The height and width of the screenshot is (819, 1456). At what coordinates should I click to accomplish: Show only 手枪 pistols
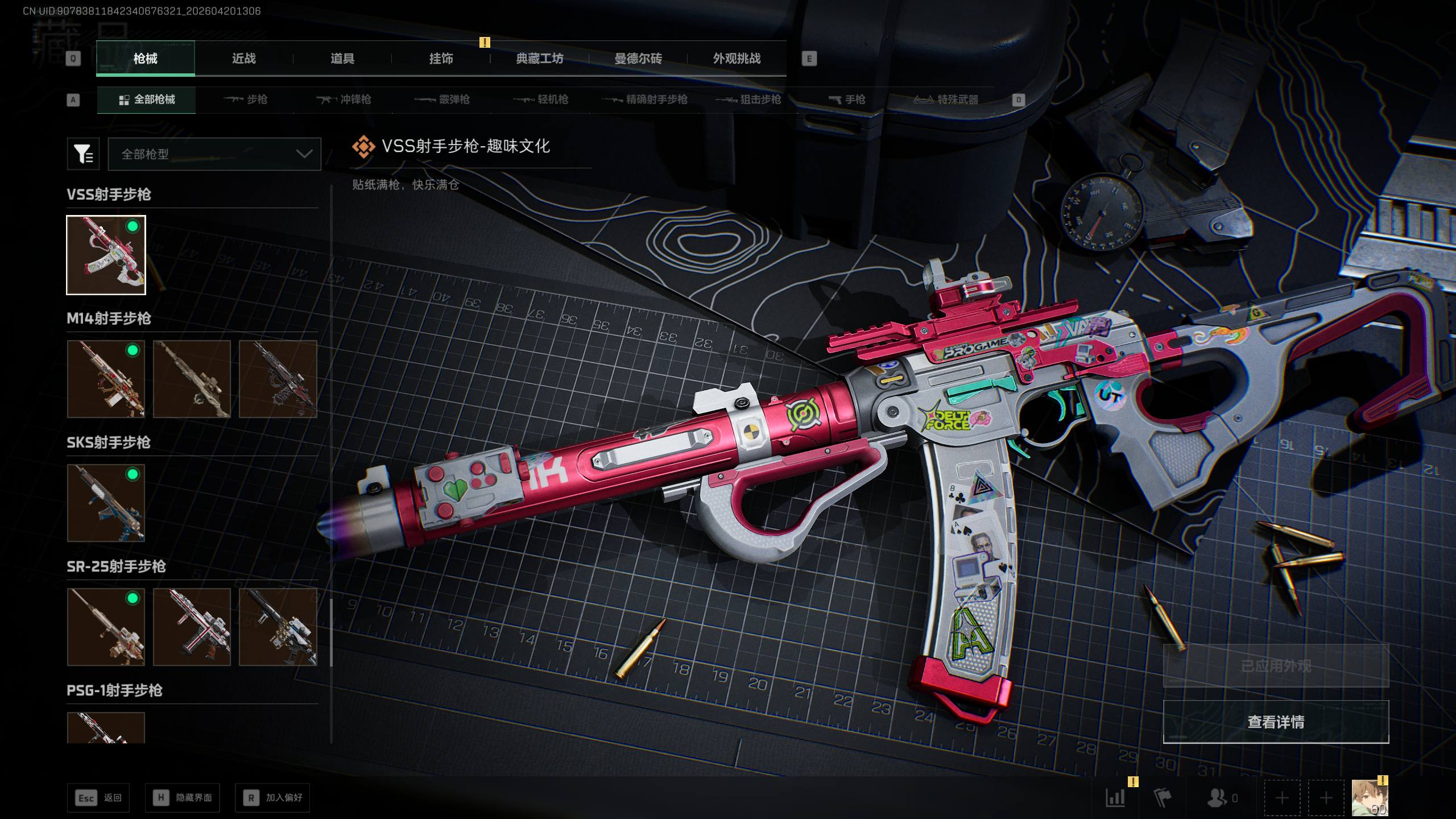coord(847,100)
